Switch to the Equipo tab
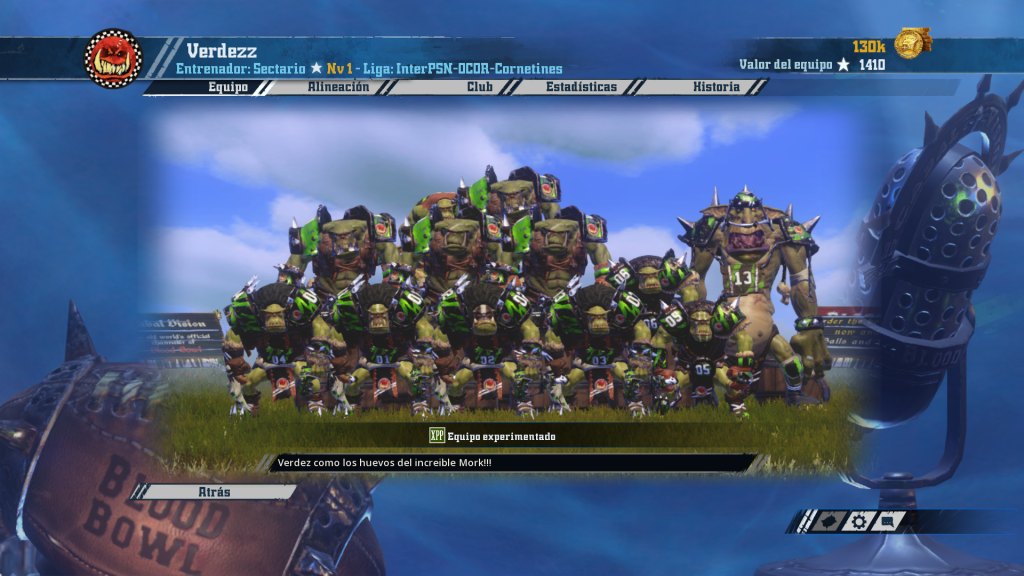The image size is (1024, 576). click(x=227, y=87)
